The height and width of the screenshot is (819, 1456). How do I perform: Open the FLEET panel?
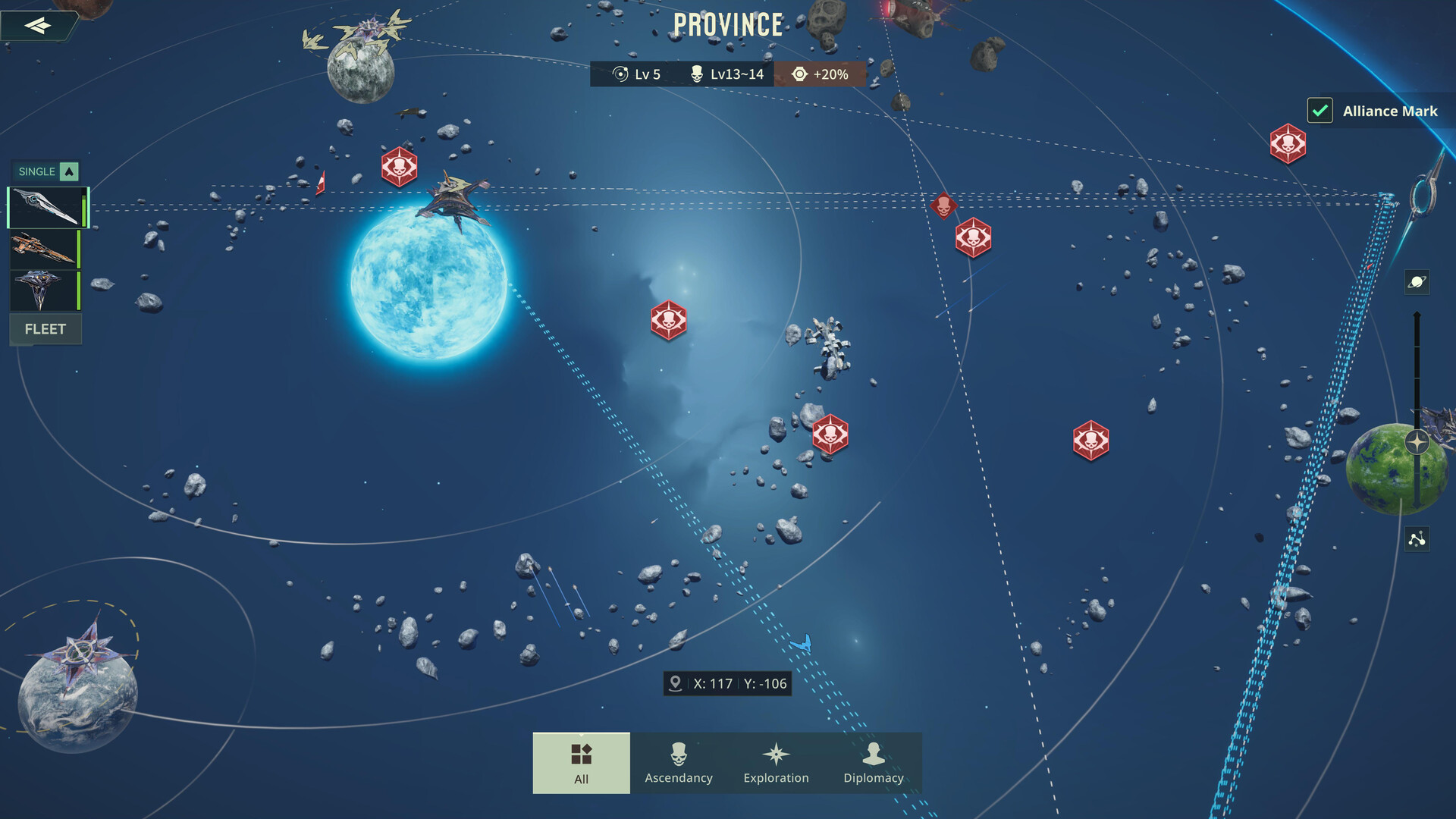pyautogui.click(x=45, y=329)
